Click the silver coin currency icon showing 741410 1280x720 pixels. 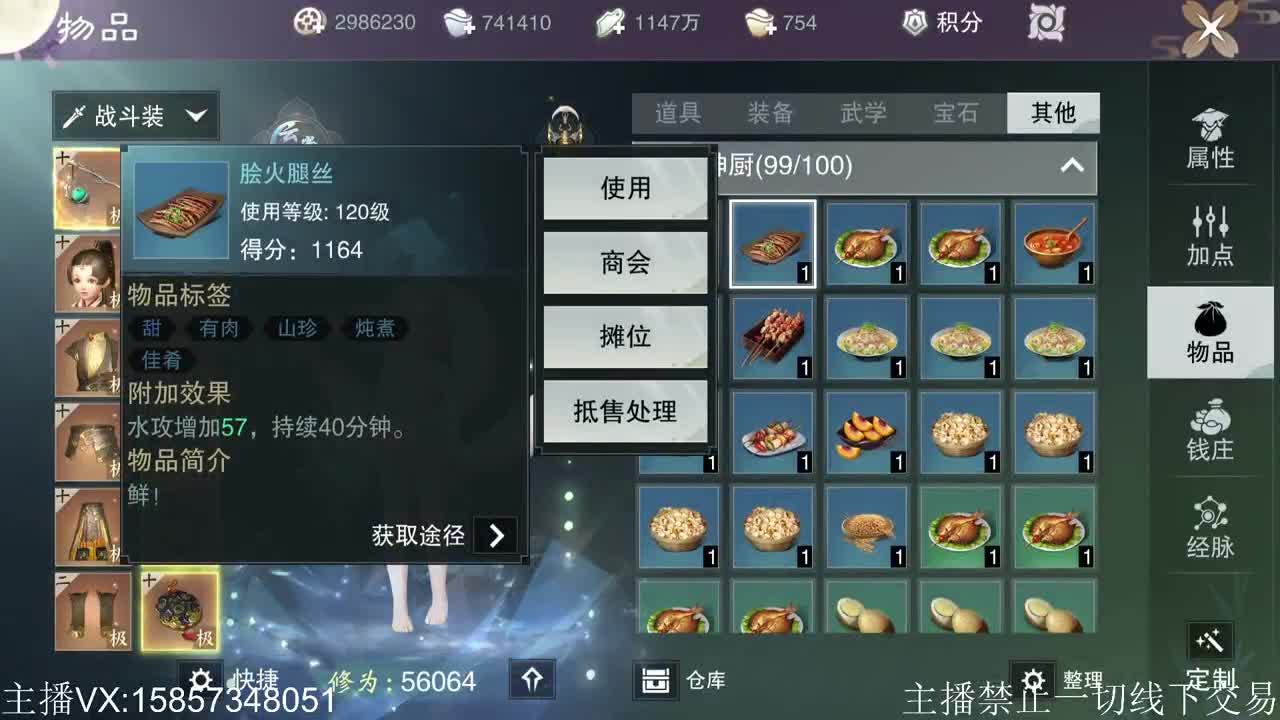tap(457, 20)
